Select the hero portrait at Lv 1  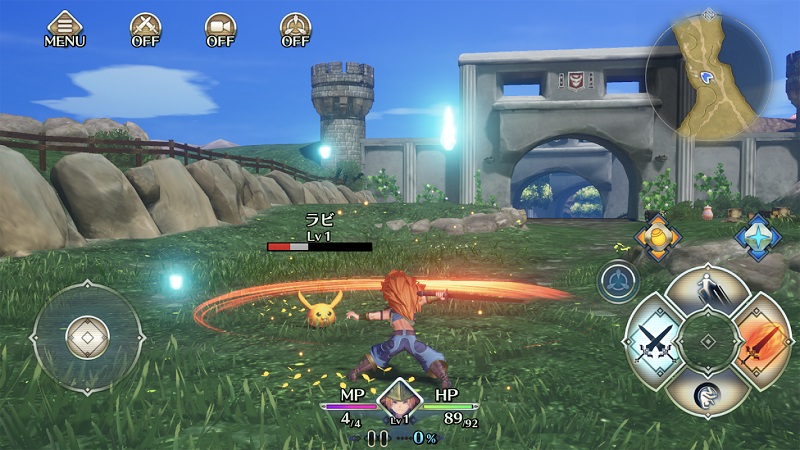[399, 404]
